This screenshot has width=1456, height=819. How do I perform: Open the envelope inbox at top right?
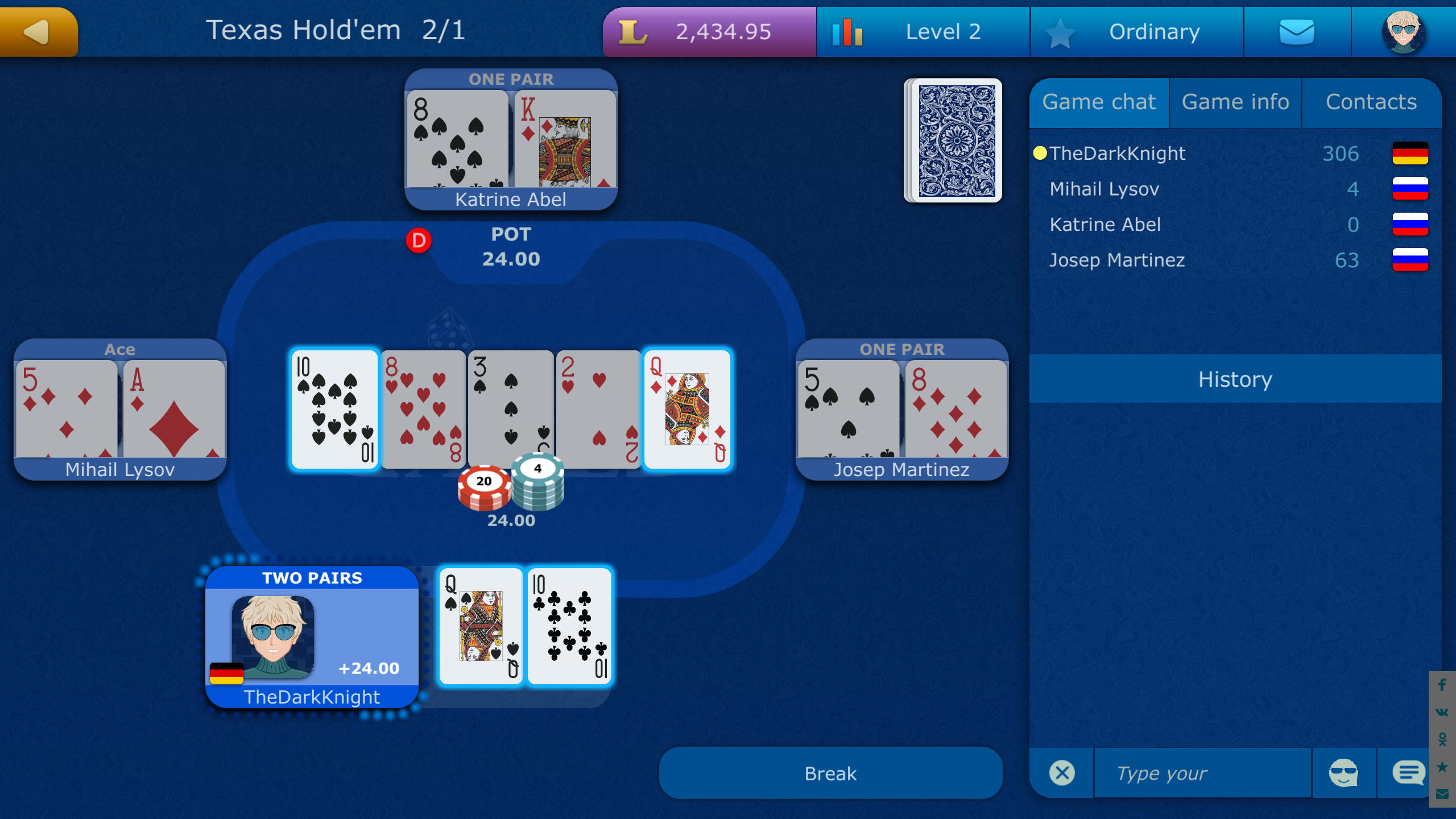[1298, 31]
